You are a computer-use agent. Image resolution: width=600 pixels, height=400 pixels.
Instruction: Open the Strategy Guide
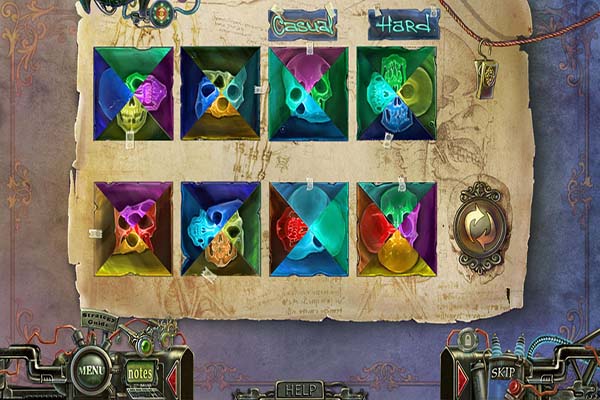(x=99, y=324)
